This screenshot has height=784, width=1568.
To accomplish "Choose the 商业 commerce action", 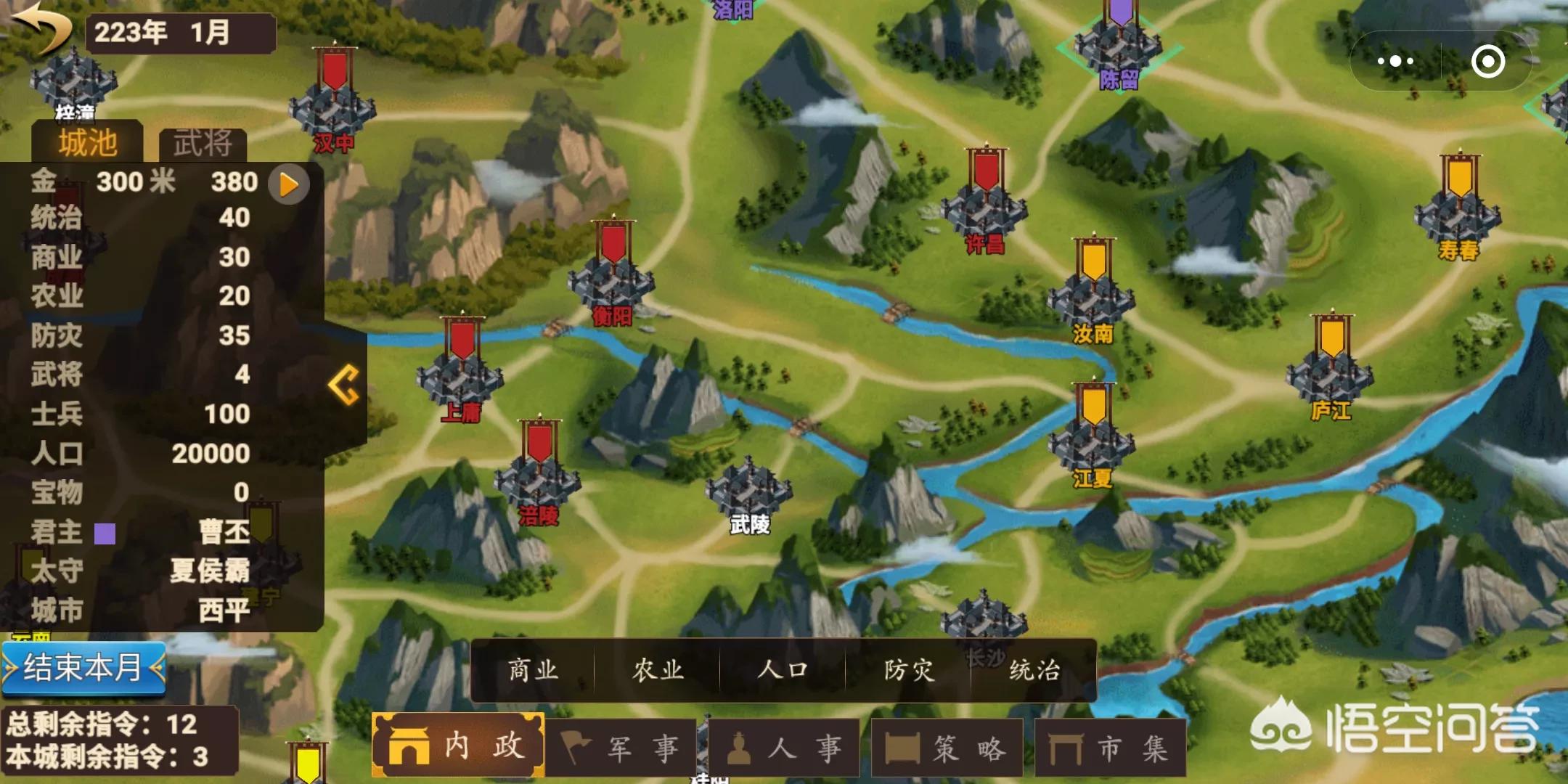I will (533, 670).
